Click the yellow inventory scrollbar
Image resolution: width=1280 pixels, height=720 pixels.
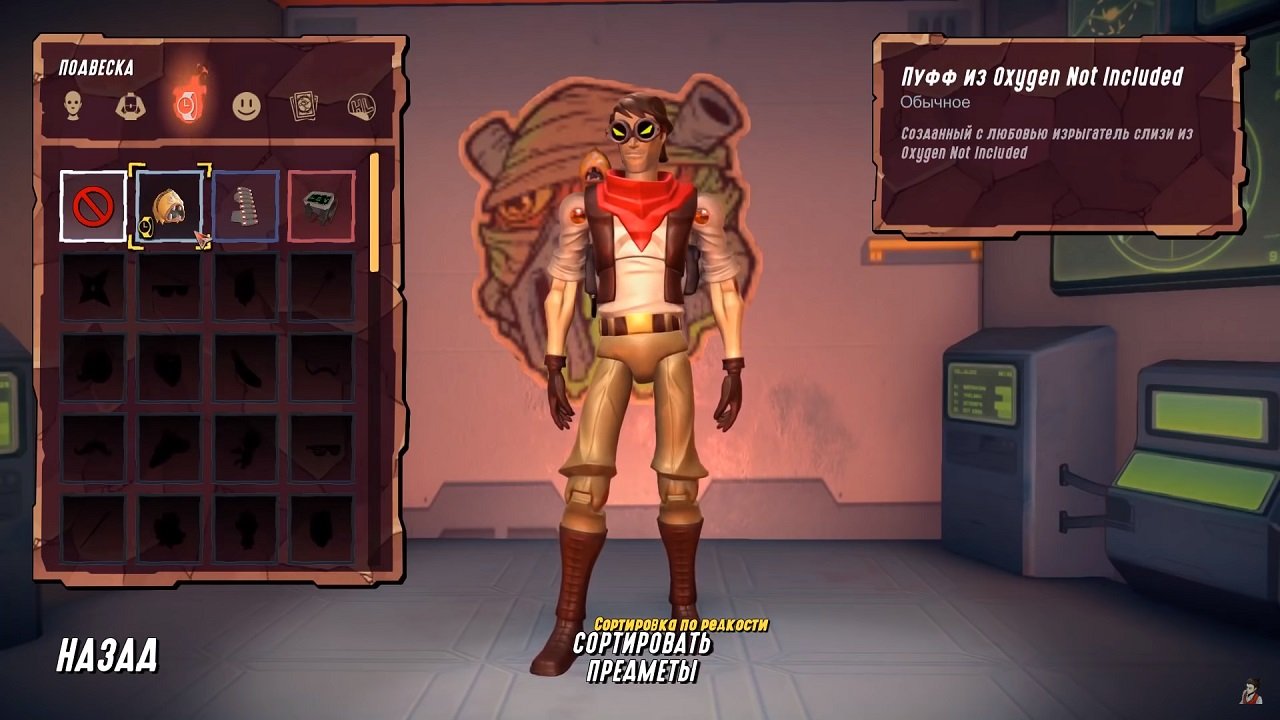click(x=375, y=212)
